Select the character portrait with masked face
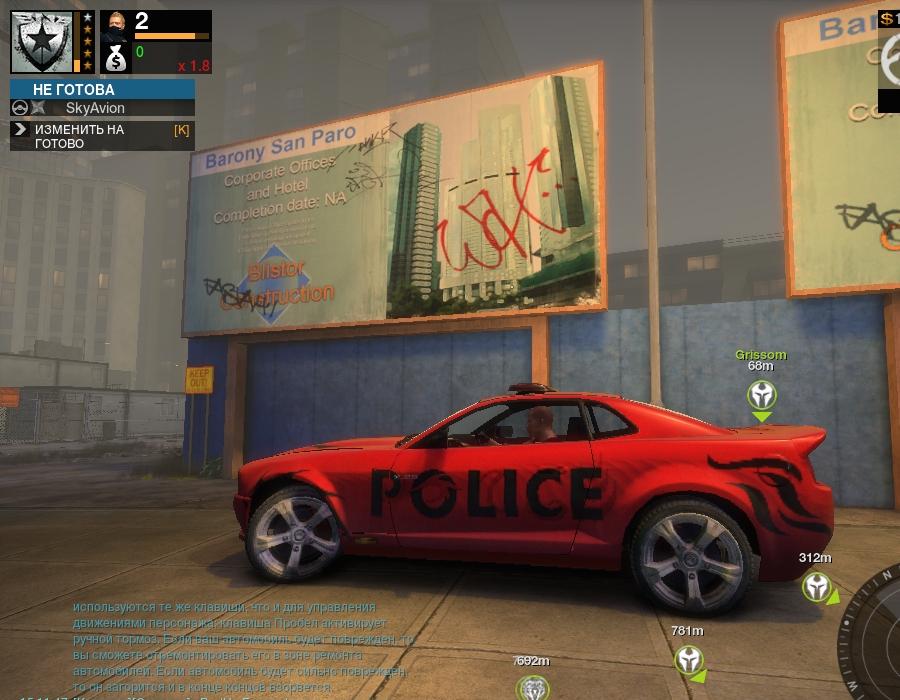 116,27
